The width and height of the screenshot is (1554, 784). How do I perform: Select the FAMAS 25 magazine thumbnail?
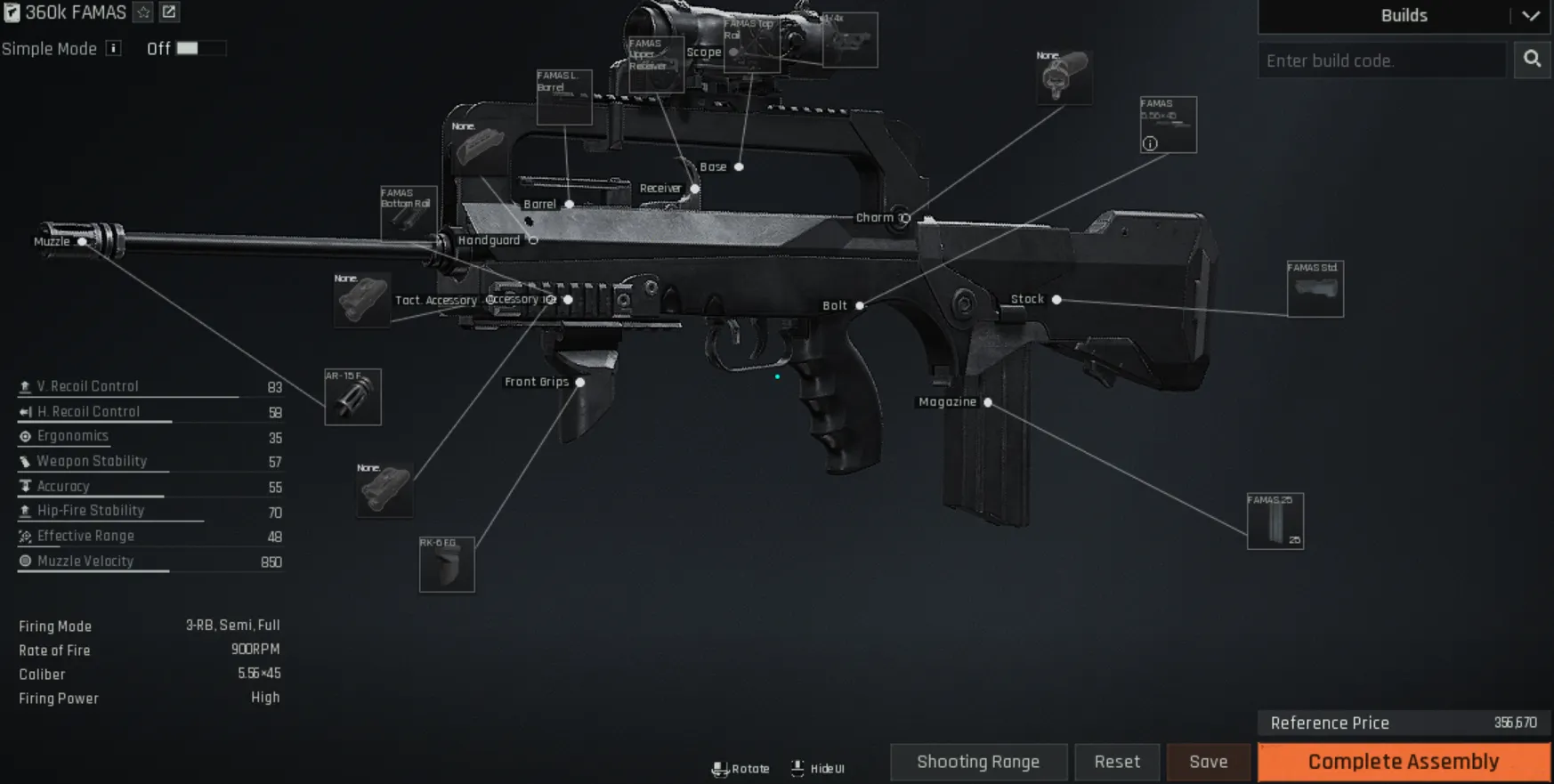click(1275, 520)
